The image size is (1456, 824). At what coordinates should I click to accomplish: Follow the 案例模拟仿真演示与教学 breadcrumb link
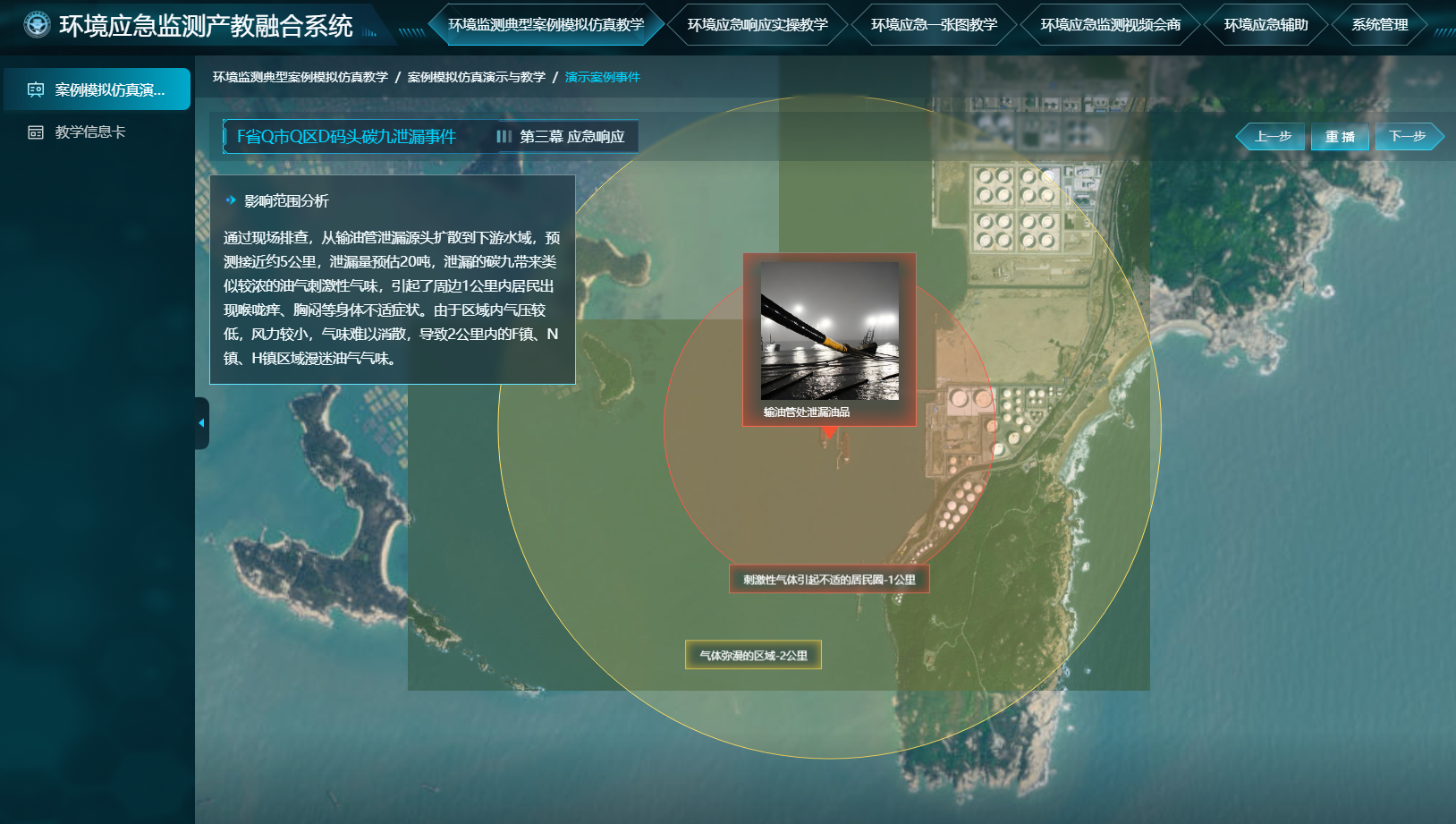(x=476, y=77)
